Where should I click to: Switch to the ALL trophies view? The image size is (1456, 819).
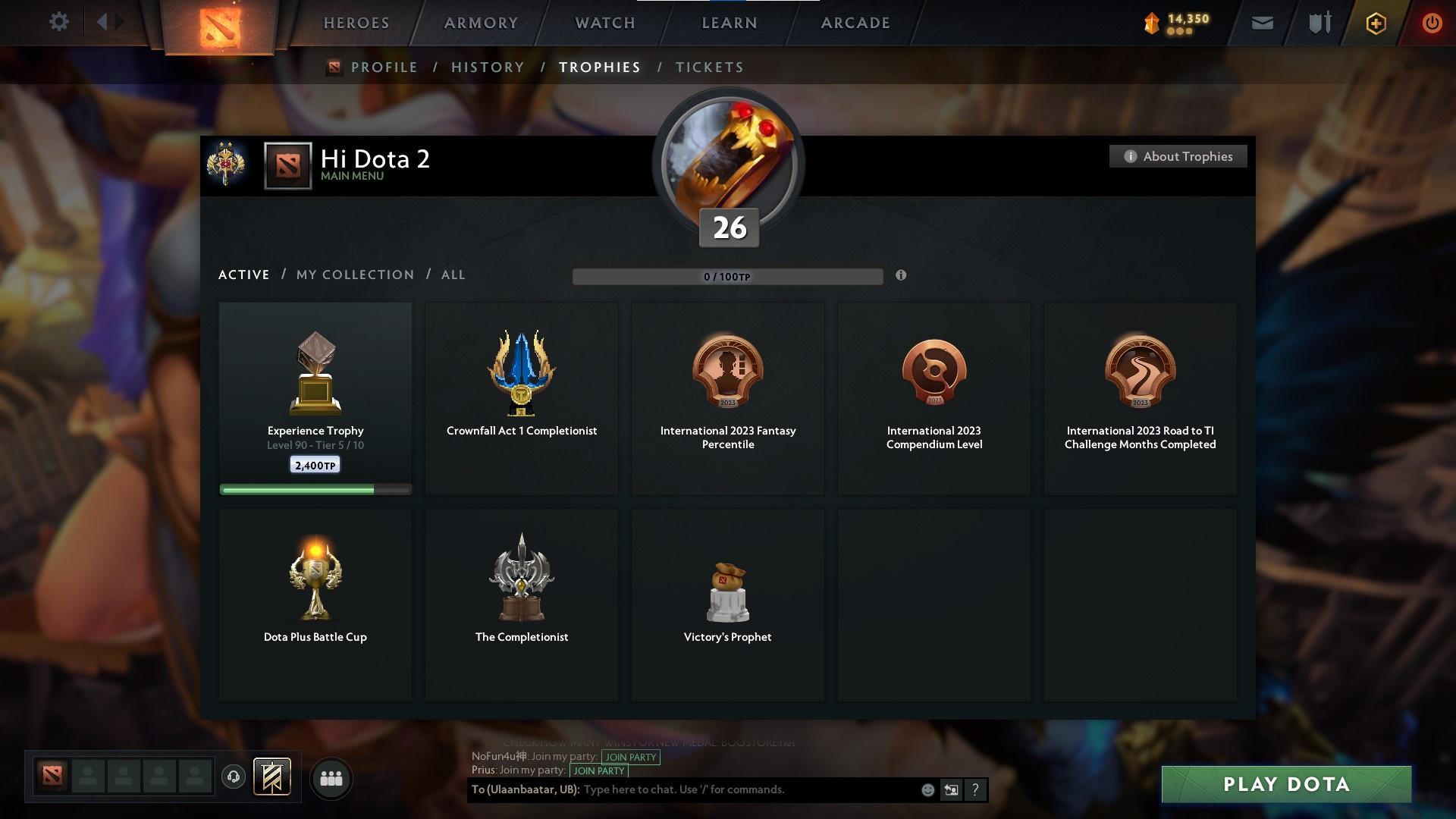tap(453, 275)
